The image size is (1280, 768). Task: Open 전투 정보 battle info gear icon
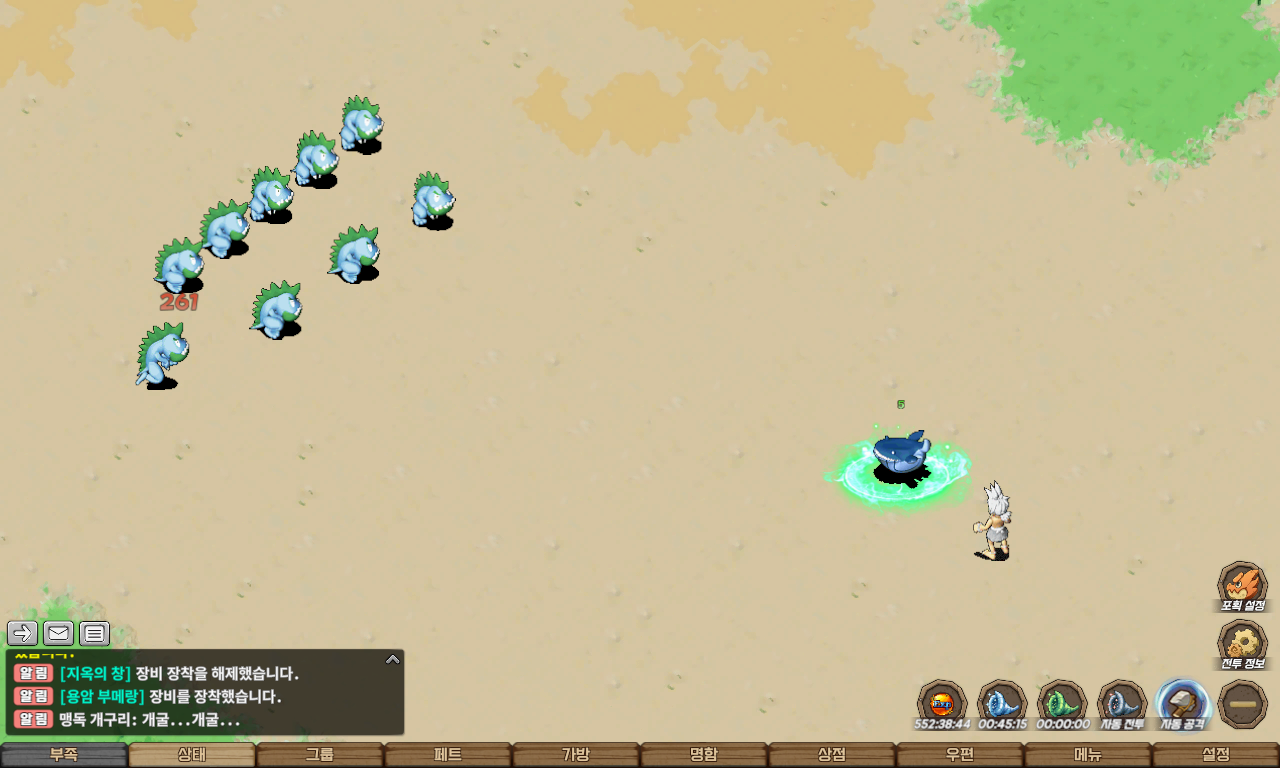point(1242,644)
